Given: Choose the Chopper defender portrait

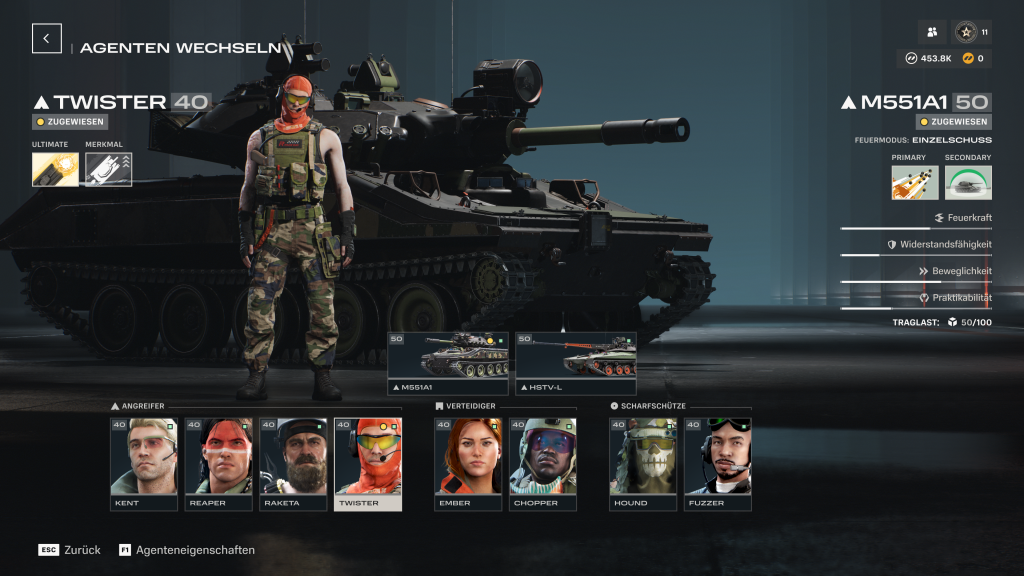Looking at the screenshot, I should click(543, 464).
